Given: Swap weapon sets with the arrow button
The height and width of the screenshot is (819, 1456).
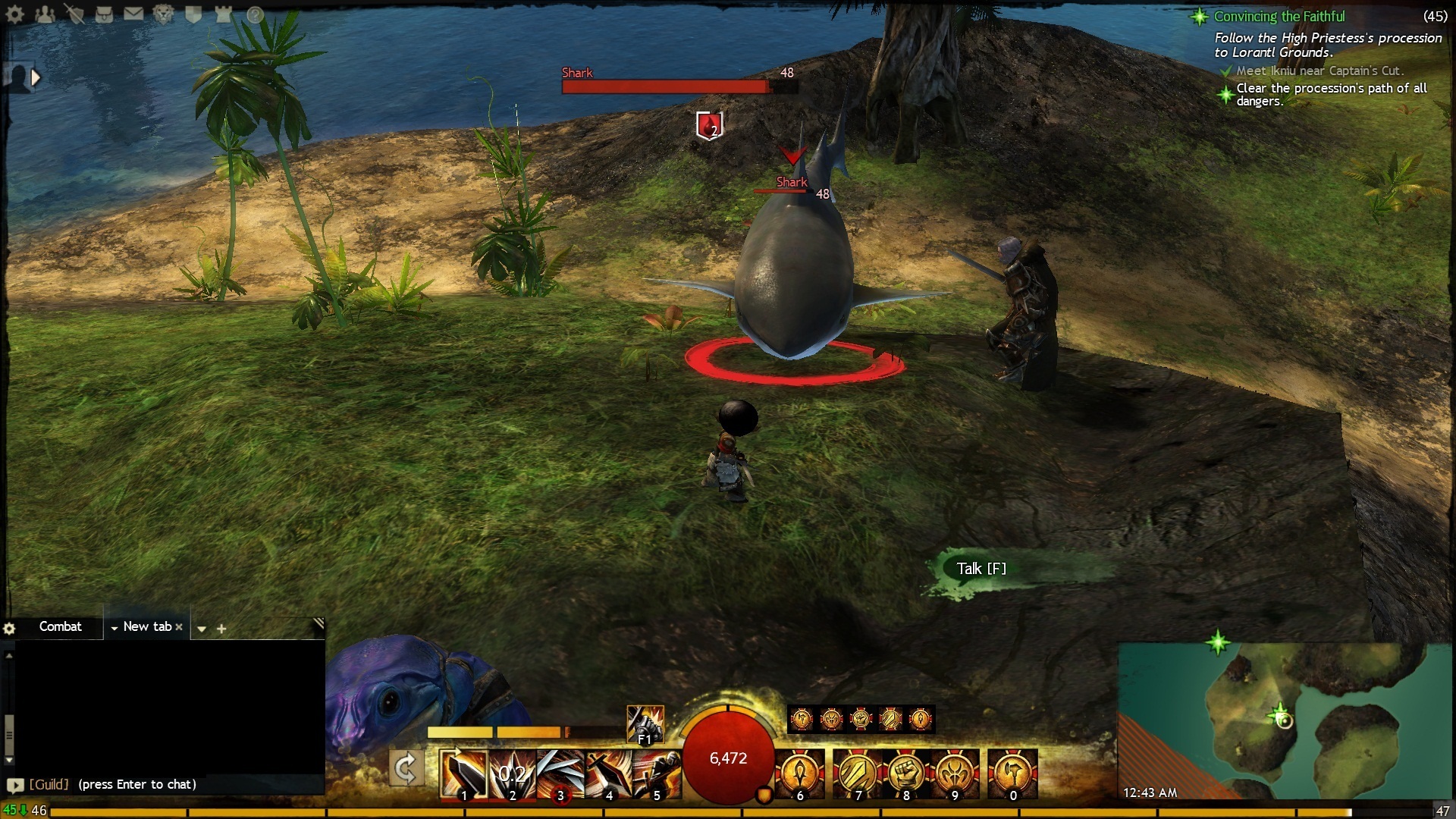Looking at the screenshot, I should pos(406,769).
